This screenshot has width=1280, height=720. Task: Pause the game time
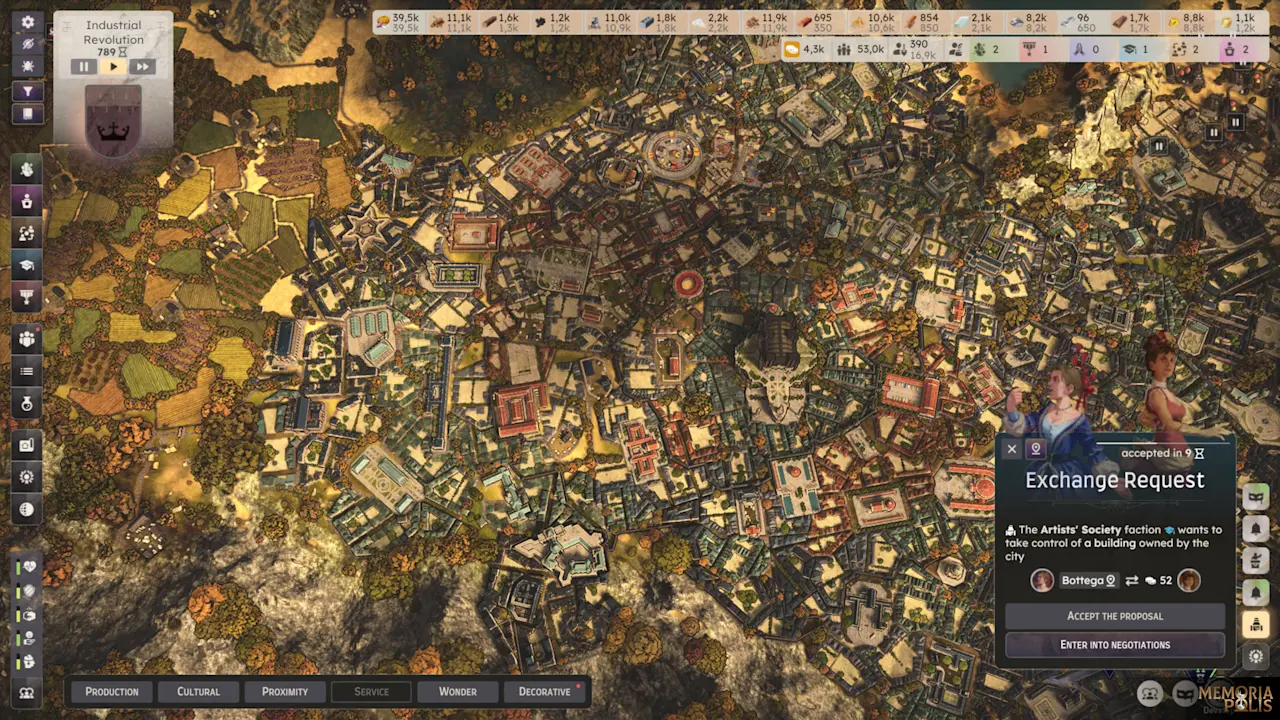coord(83,67)
